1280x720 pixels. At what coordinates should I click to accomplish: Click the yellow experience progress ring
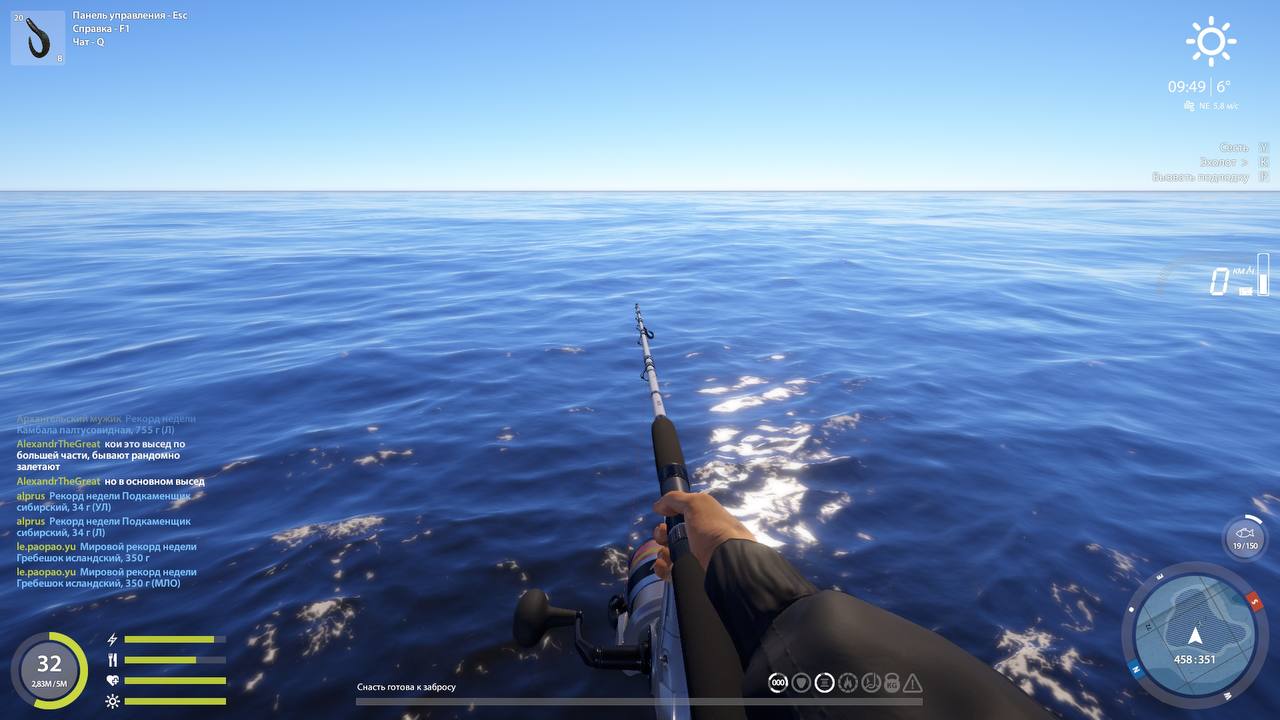click(x=48, y=665)
